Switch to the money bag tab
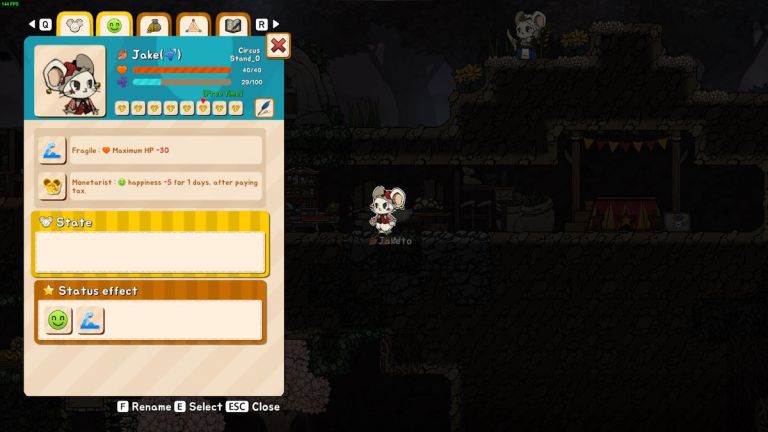Image resolution: width=768 pixels, height=432 pixels. 154,25
